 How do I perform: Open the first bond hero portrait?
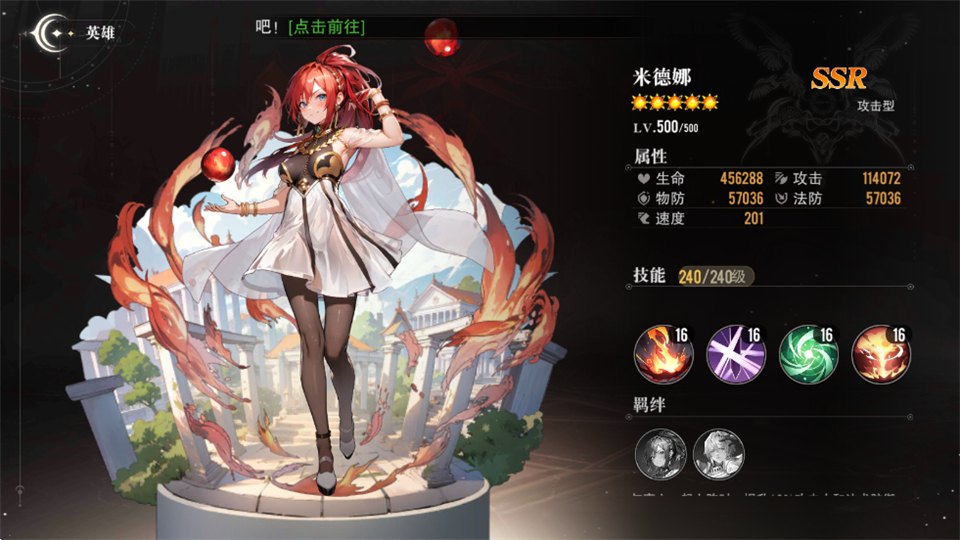(x=659, y=453)
